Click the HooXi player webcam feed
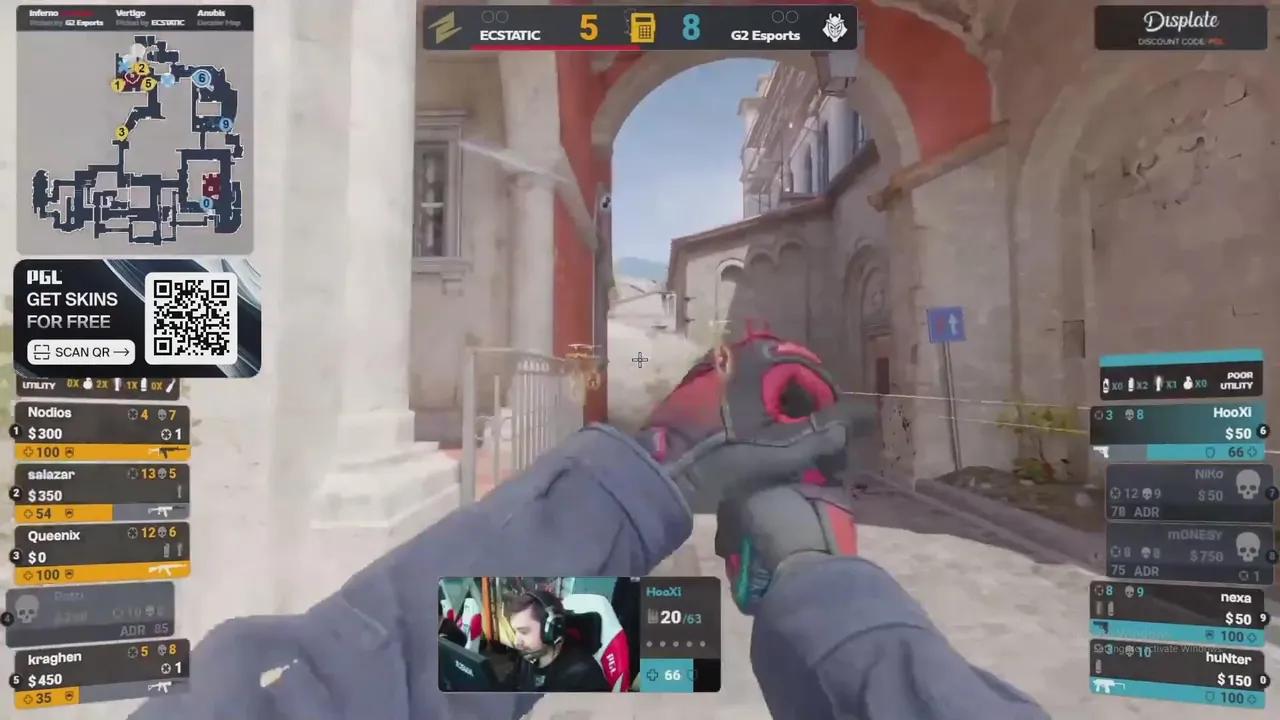1280x720 pixels. pyautogui.click(x=538, y=634)
